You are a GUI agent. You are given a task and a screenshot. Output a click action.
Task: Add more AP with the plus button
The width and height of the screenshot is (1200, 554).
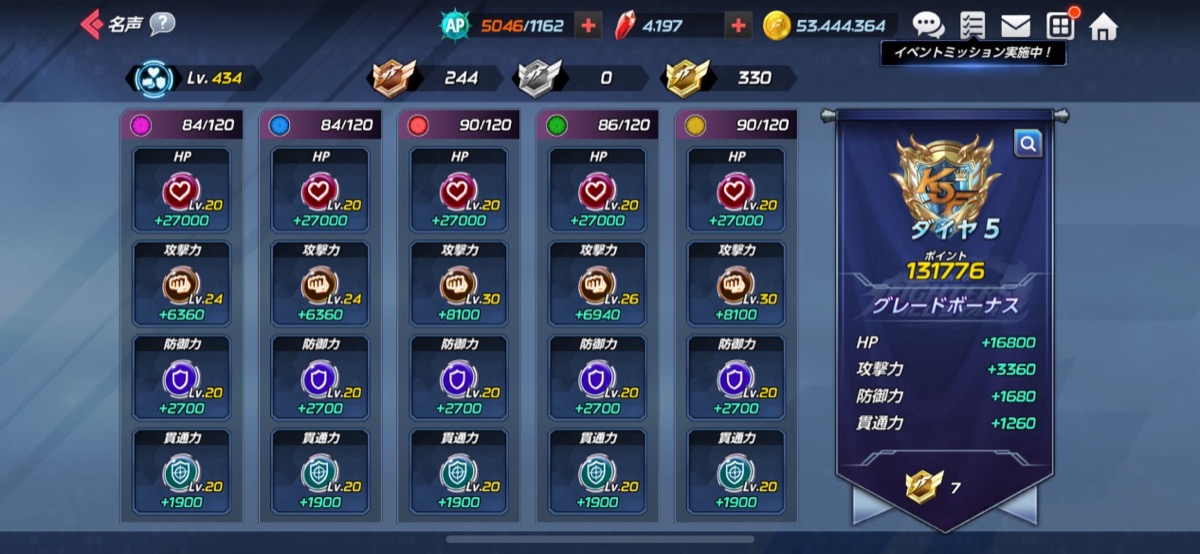[x=589, y=26]
